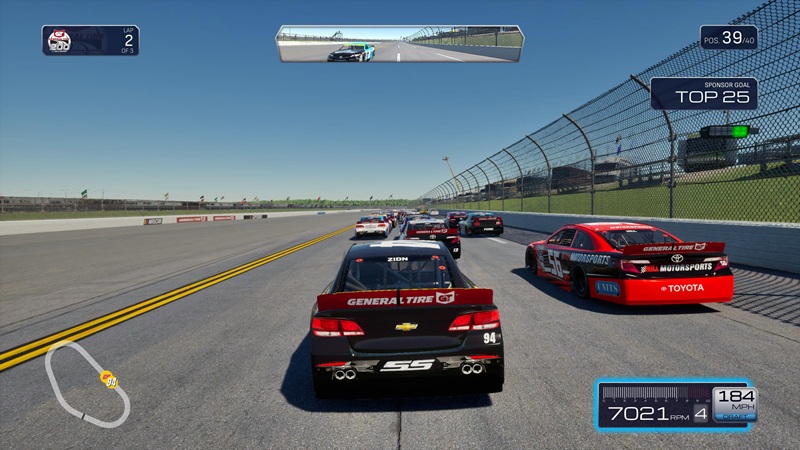The image size is (800, 450).
Task: Open the Sponsor Goal Top 25 tracker
Action: pyautogui.click(x=703, y=93)
